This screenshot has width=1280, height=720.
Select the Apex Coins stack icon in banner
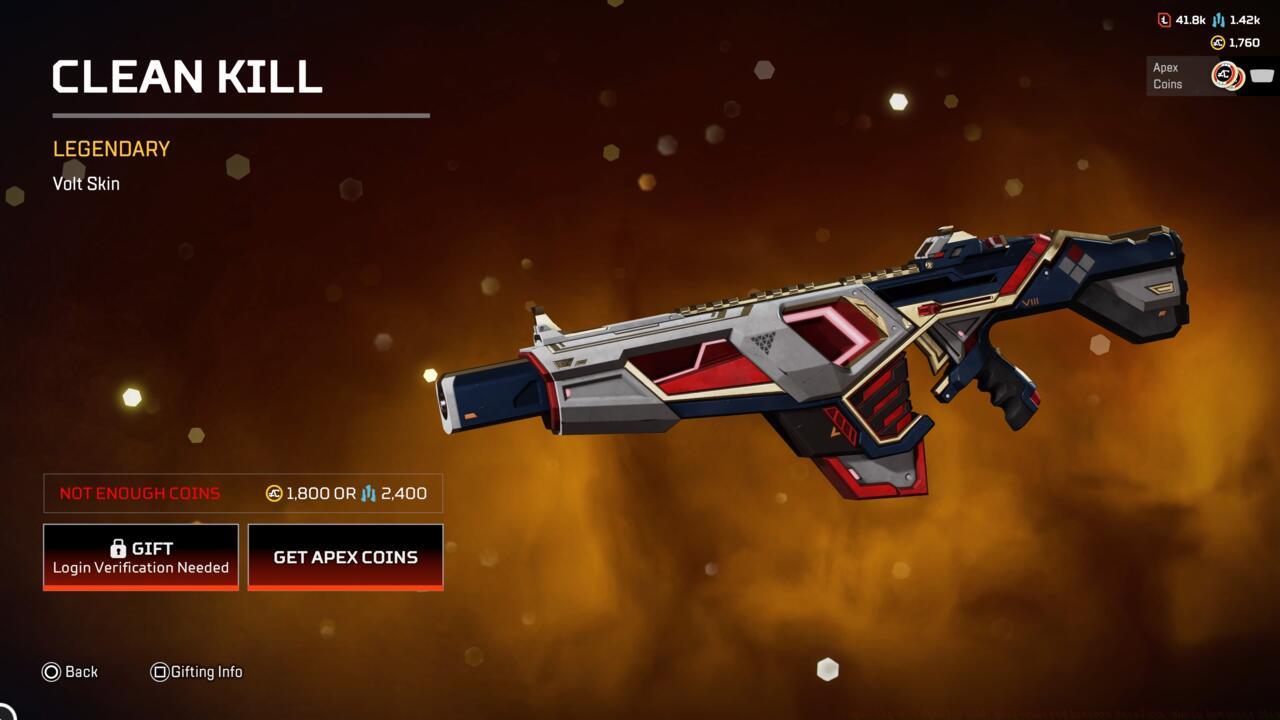point(1227,75)
